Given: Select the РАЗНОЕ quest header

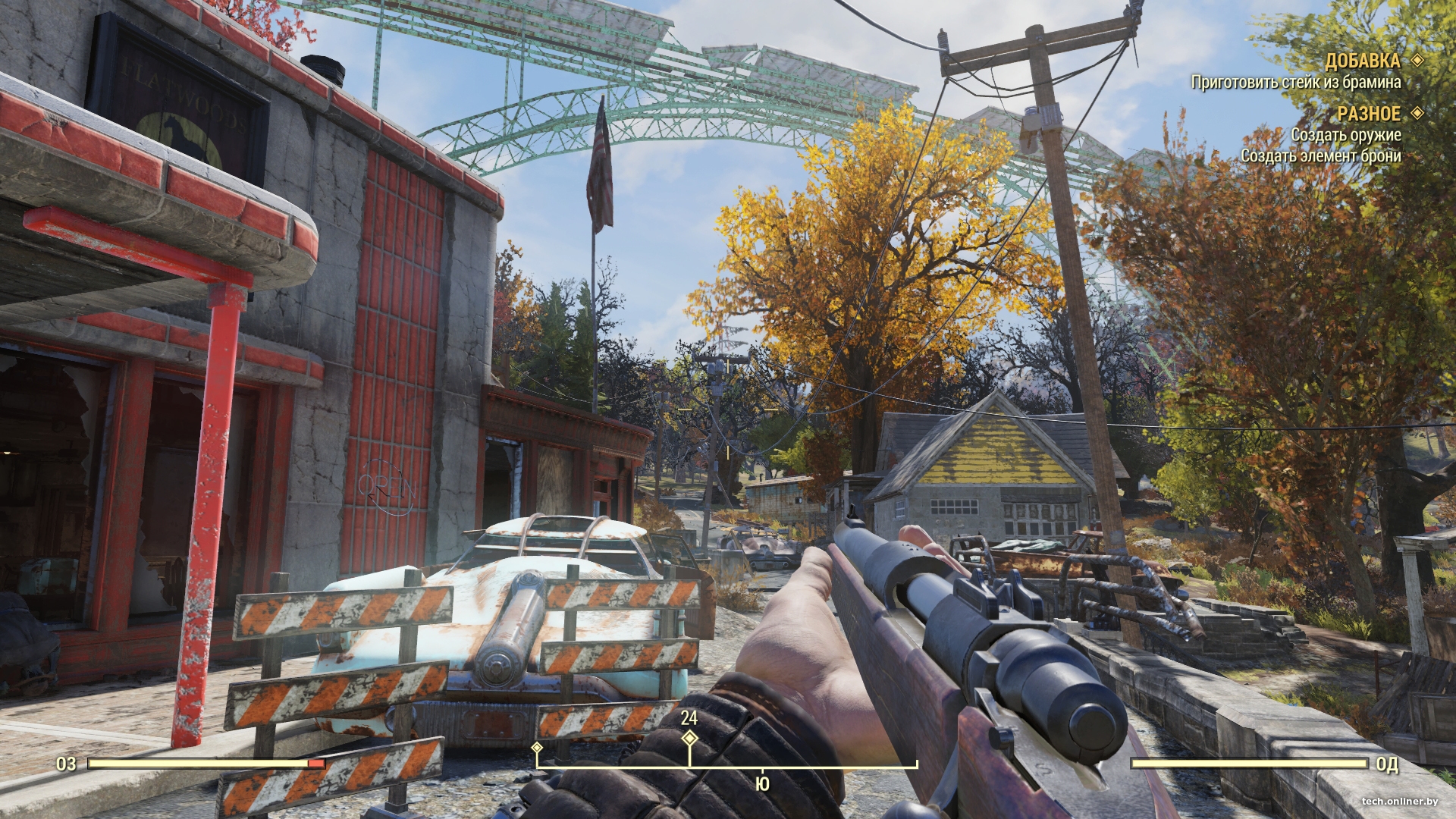Looking at the screenshot, I should pyautogui.click(x=1368, y=114).
